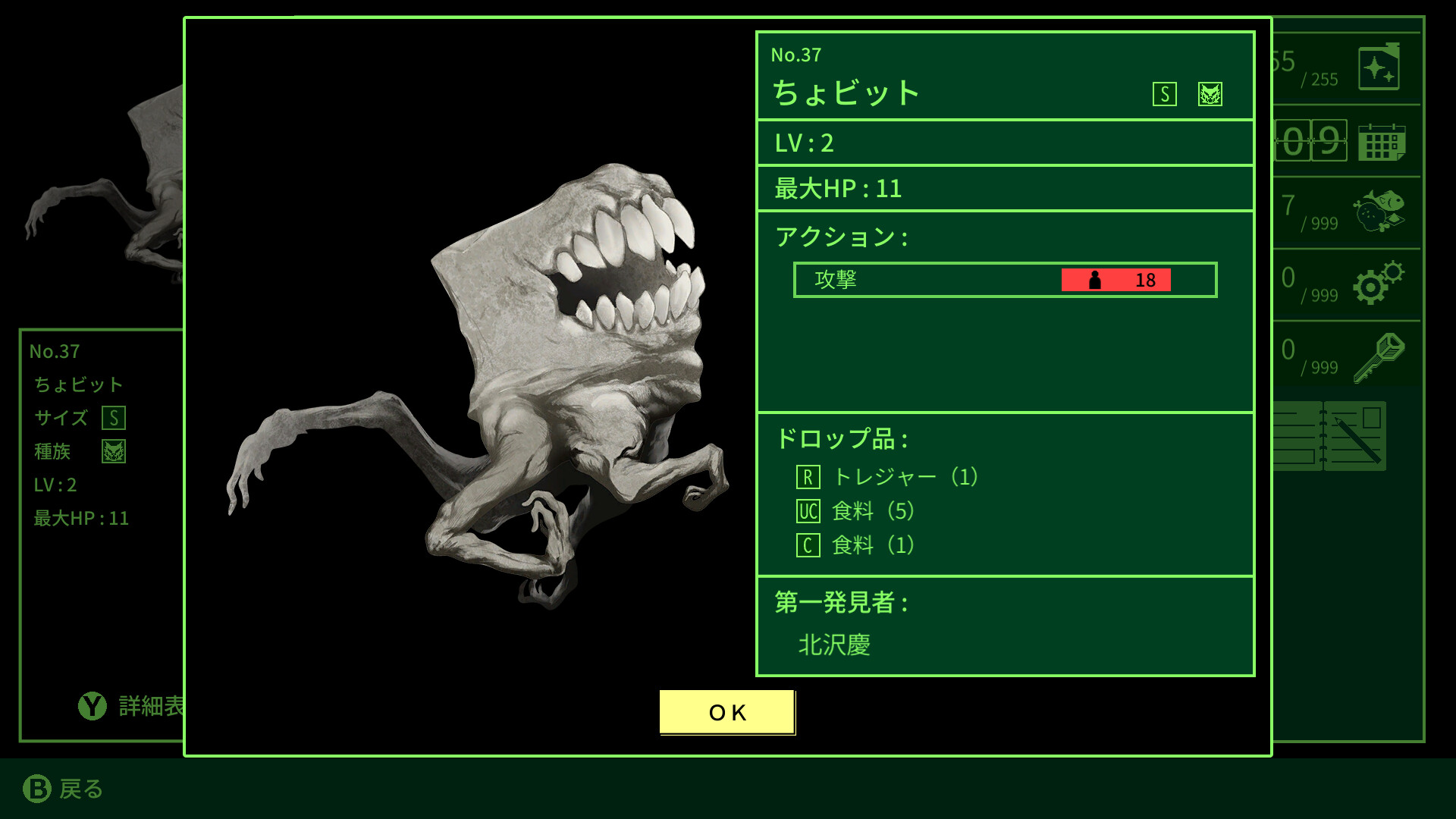Click the red 攻撃 damage bar showing 18

1115,279
